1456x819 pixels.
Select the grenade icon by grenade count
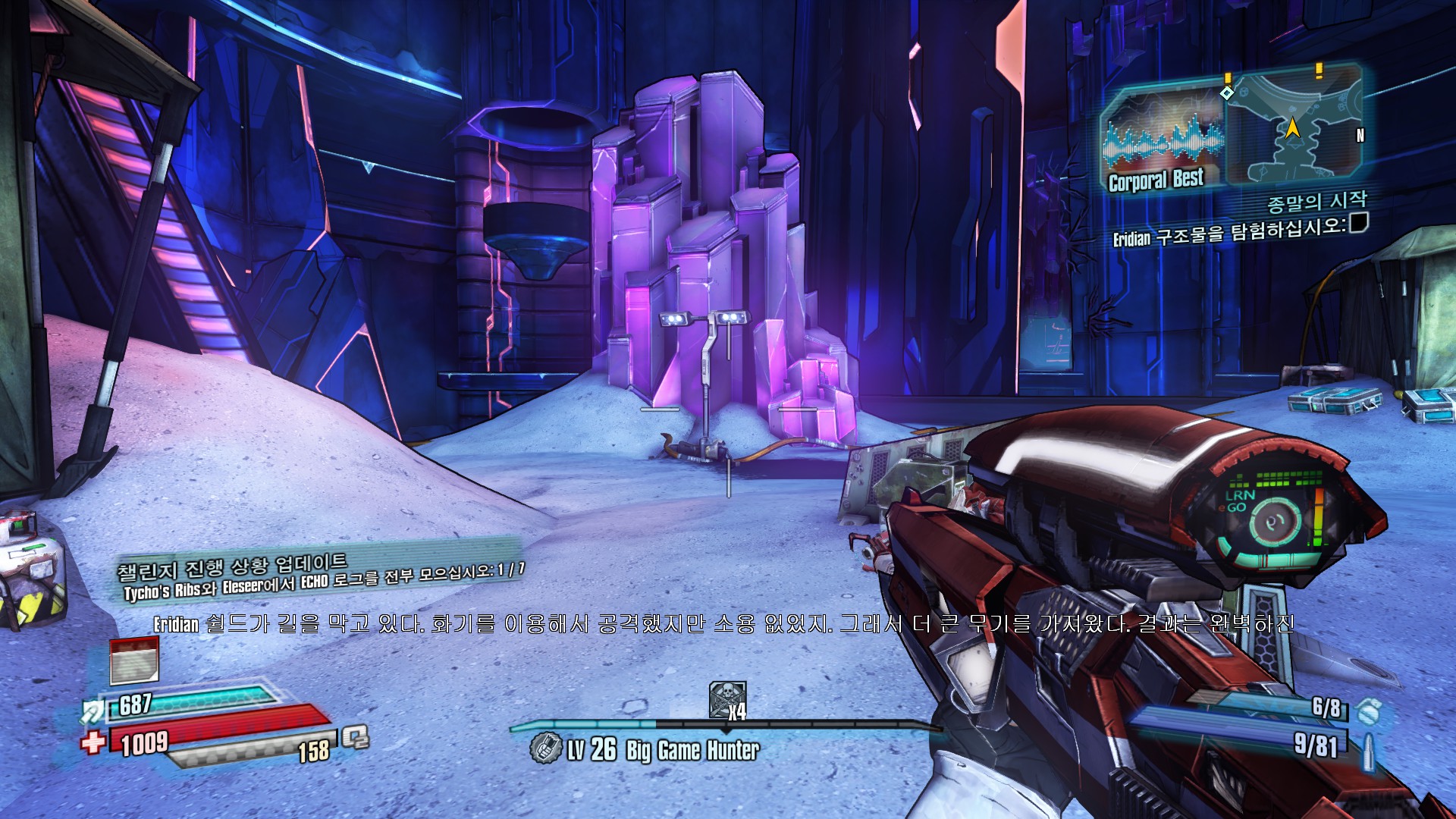point(1367,711)
